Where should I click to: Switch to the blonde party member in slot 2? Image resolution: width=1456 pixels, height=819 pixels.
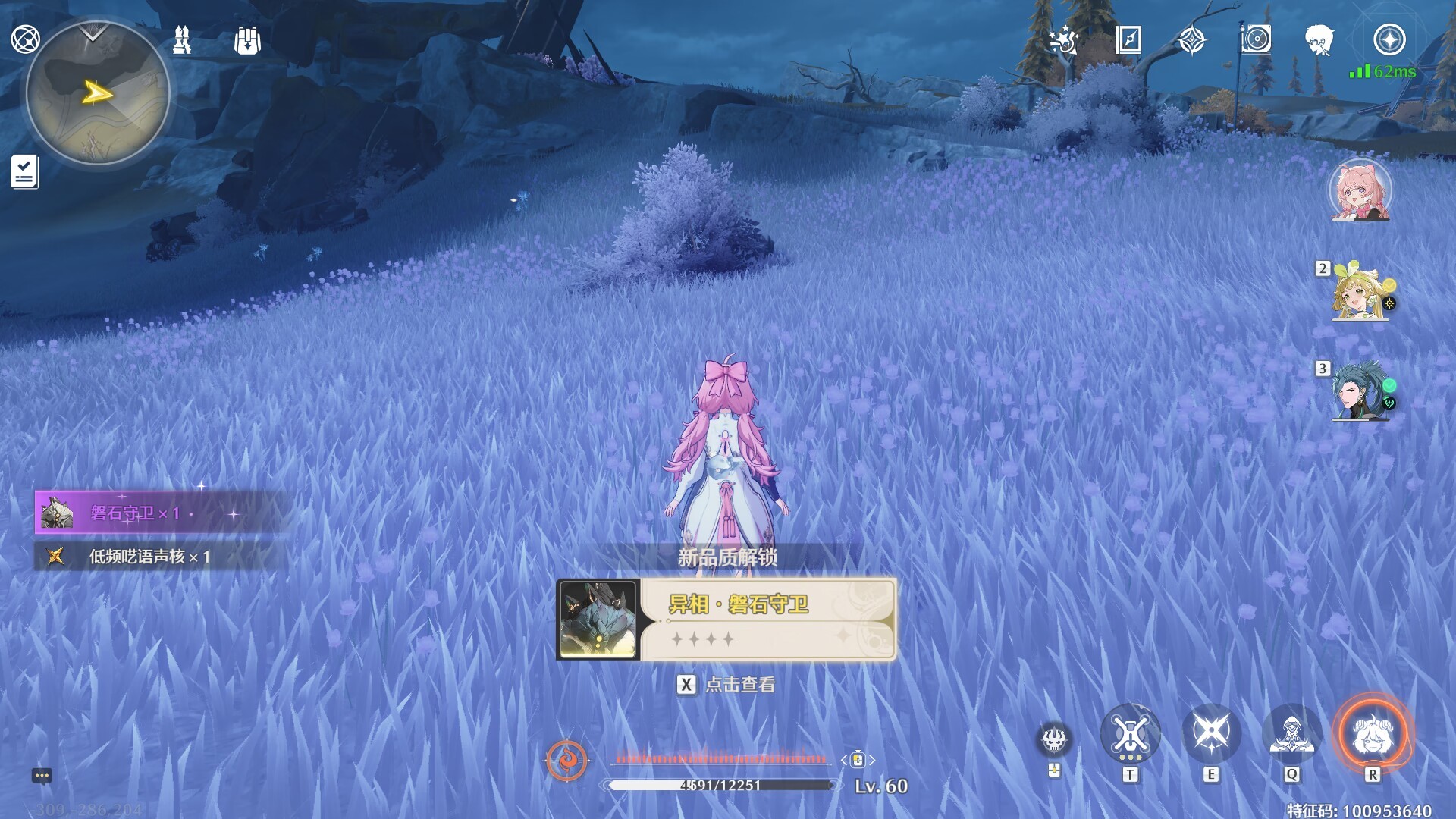pos(1360,291)
